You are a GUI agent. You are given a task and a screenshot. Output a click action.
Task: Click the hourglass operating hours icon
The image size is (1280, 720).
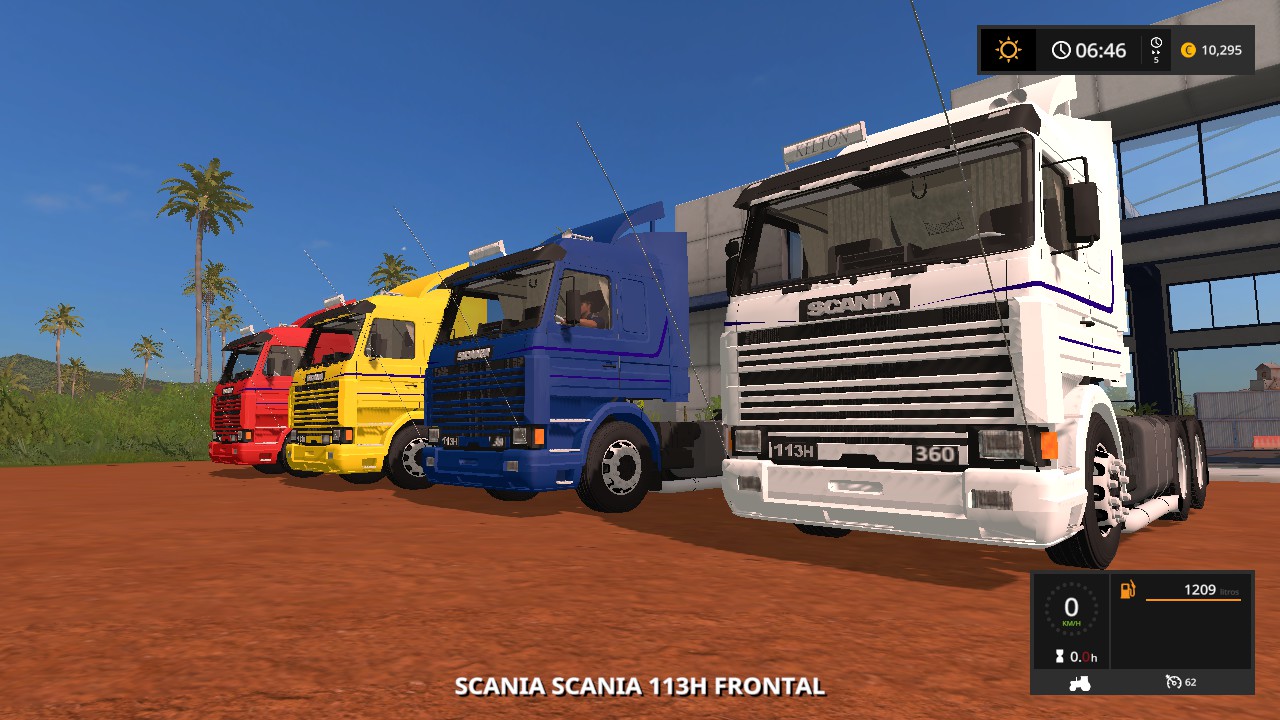[1059, 655]
